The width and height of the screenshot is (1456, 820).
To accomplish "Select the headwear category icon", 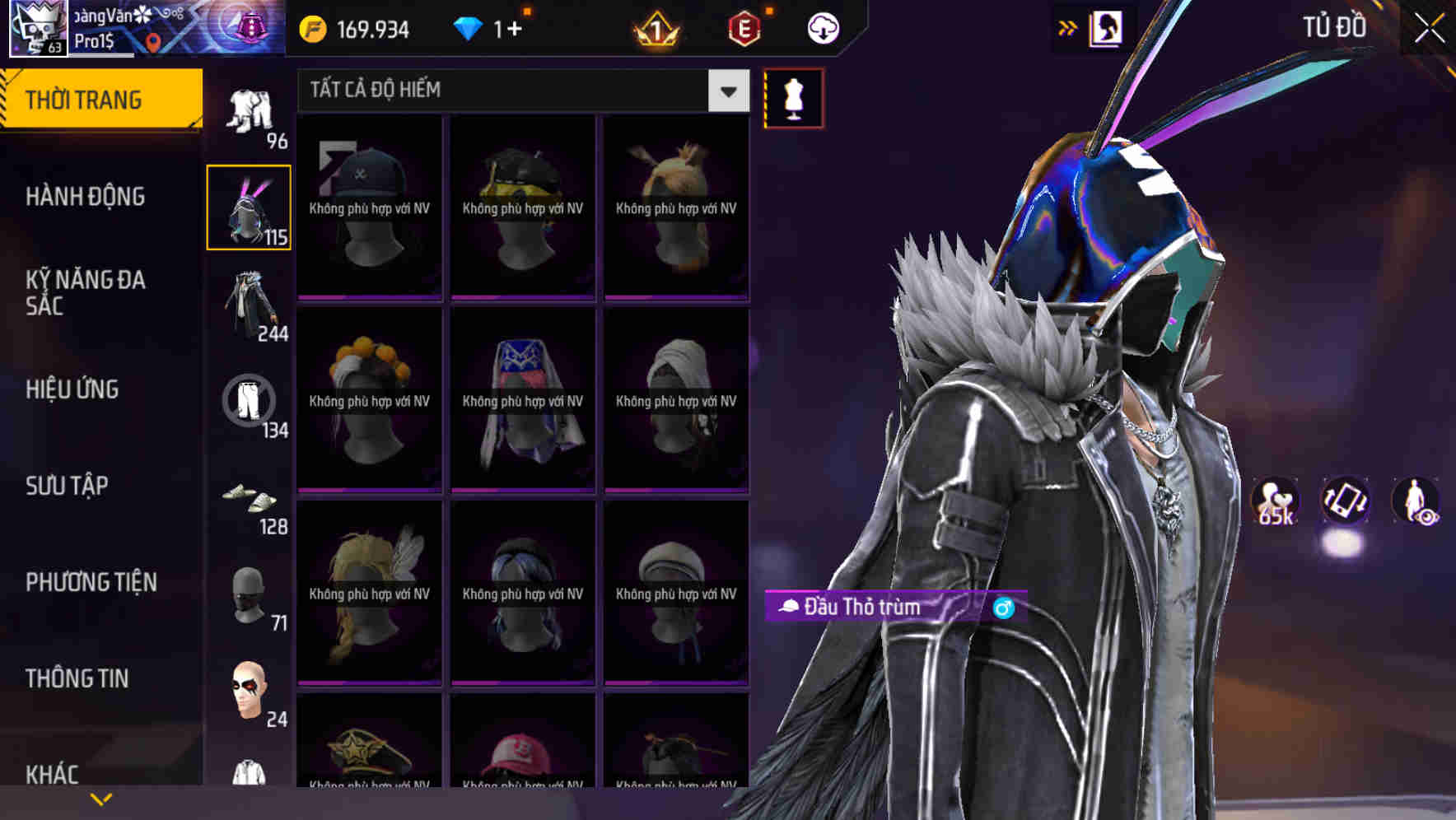I will pyautogui.click(x=250, y=206).
